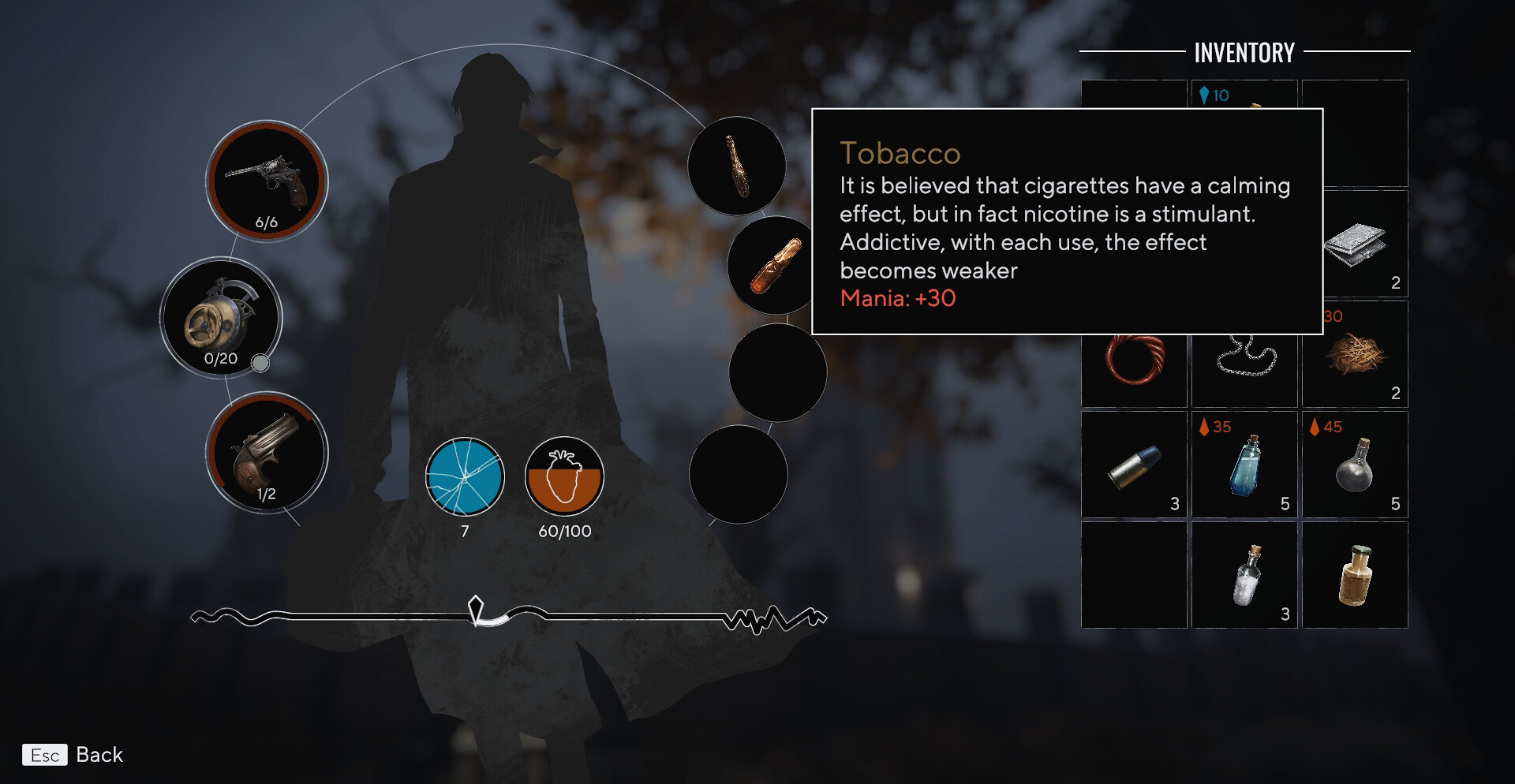Select the dark round flask item
Screen dimensions: 1515x784
tap(1355, 465)
